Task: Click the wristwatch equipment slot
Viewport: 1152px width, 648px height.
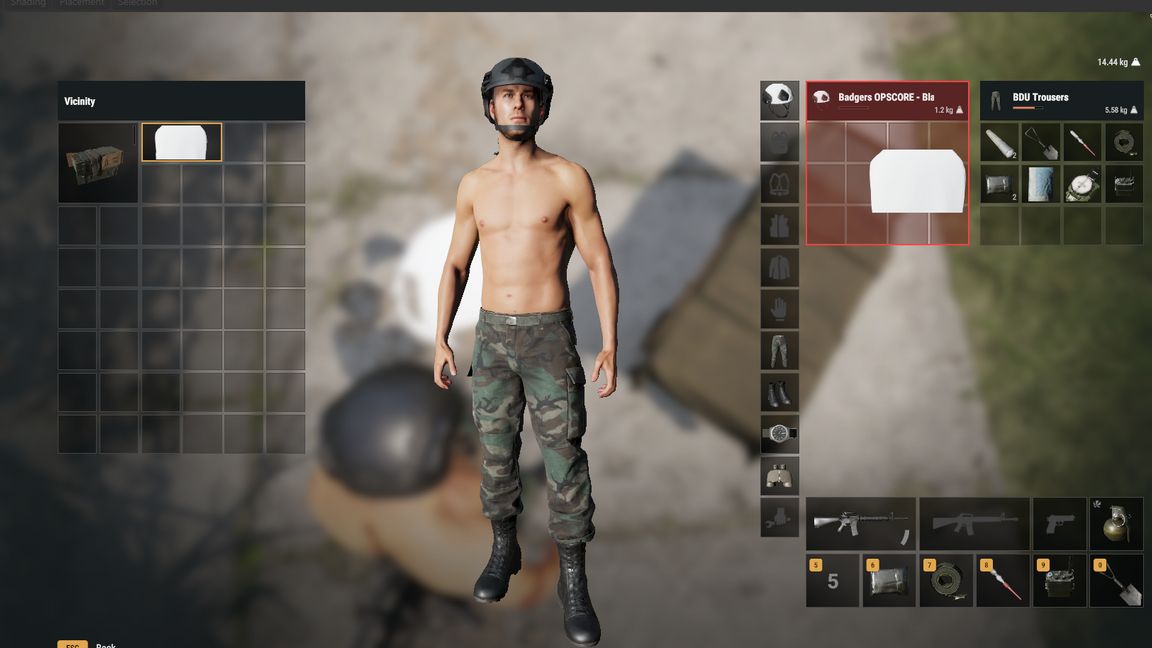Action: (779, 434)
